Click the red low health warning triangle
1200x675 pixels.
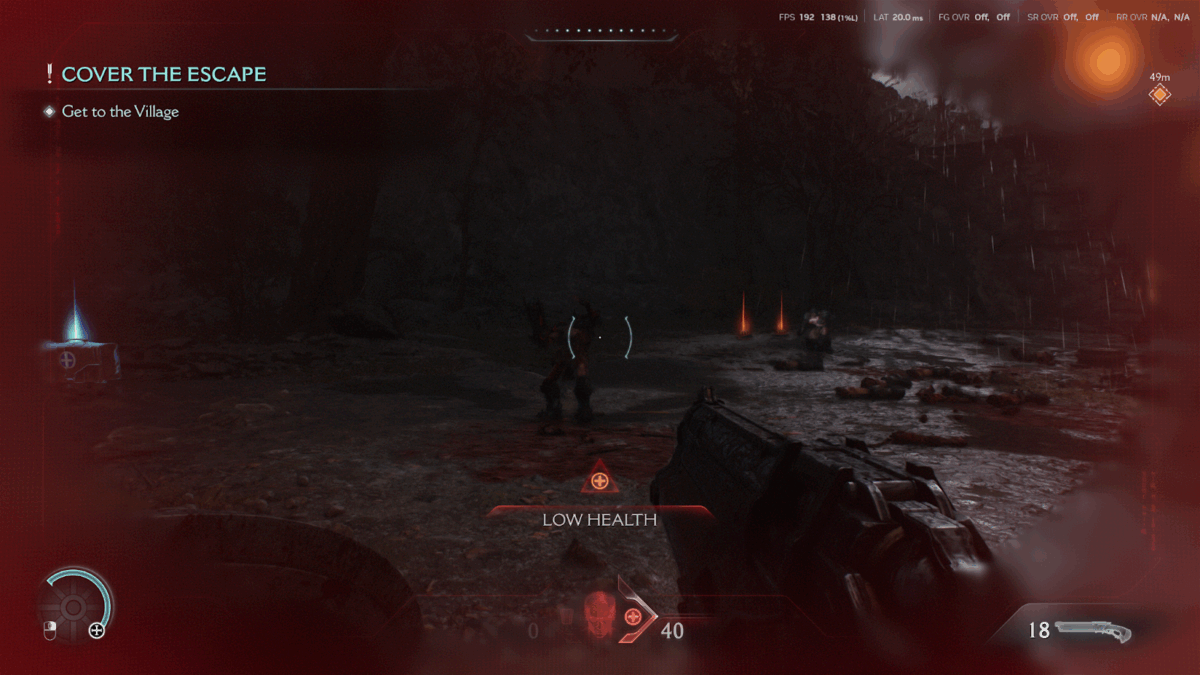tap(600, 480)
